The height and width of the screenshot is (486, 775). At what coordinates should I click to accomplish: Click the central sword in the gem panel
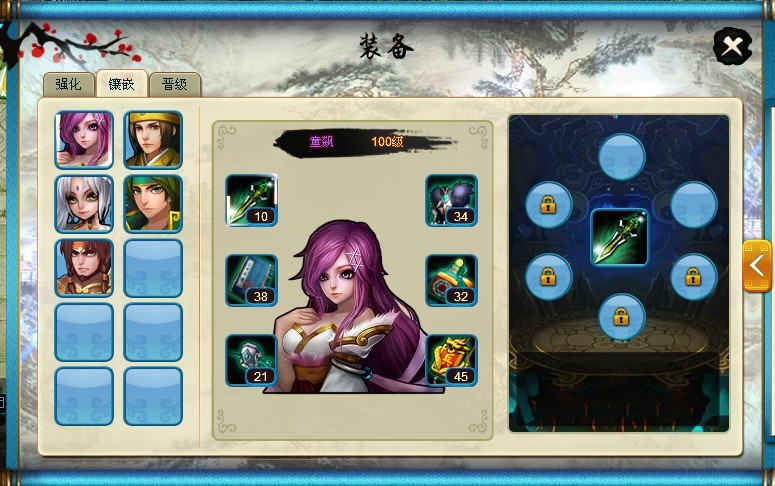click(619, 237)
